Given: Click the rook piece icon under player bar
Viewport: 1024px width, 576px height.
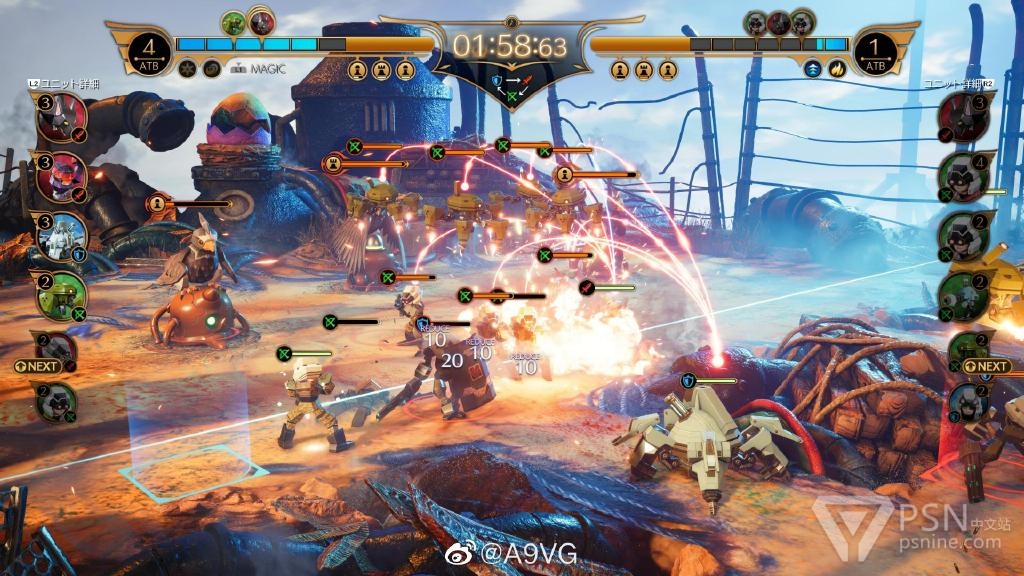Looking at the screenshot, I should click(381, 70).
